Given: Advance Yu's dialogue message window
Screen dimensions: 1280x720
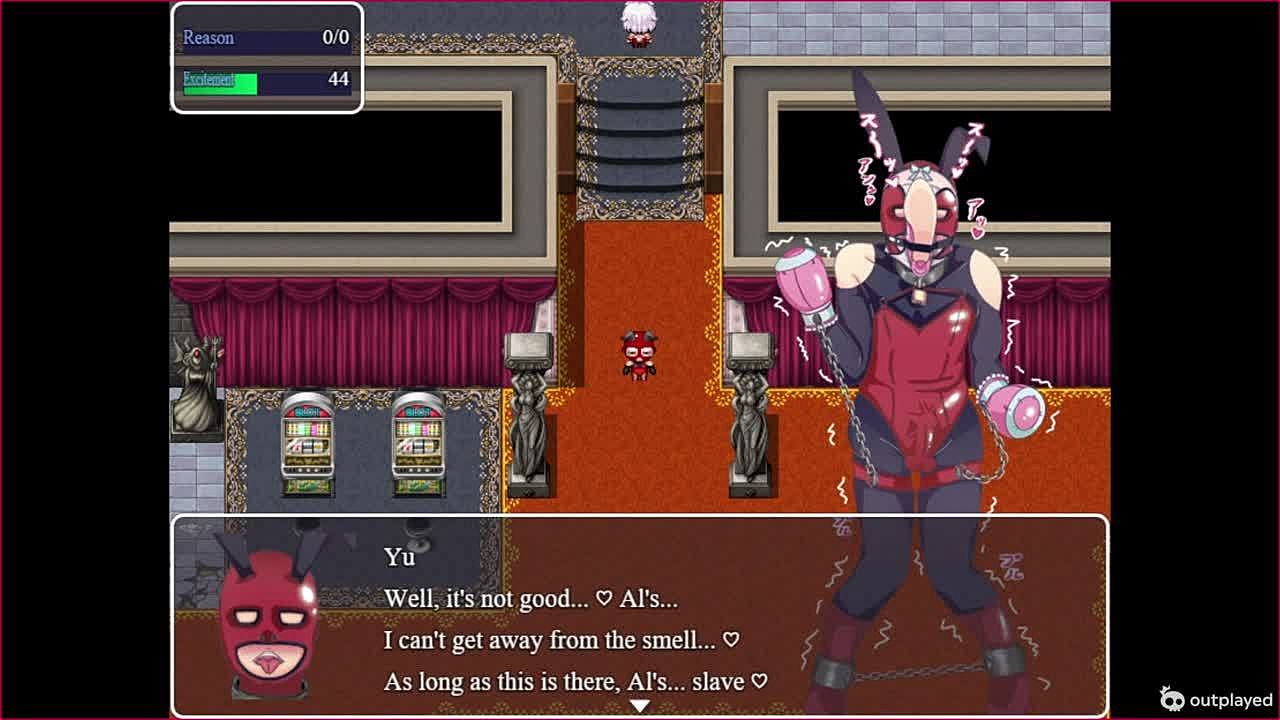Looking at the screenshot, I should (640, 620).
